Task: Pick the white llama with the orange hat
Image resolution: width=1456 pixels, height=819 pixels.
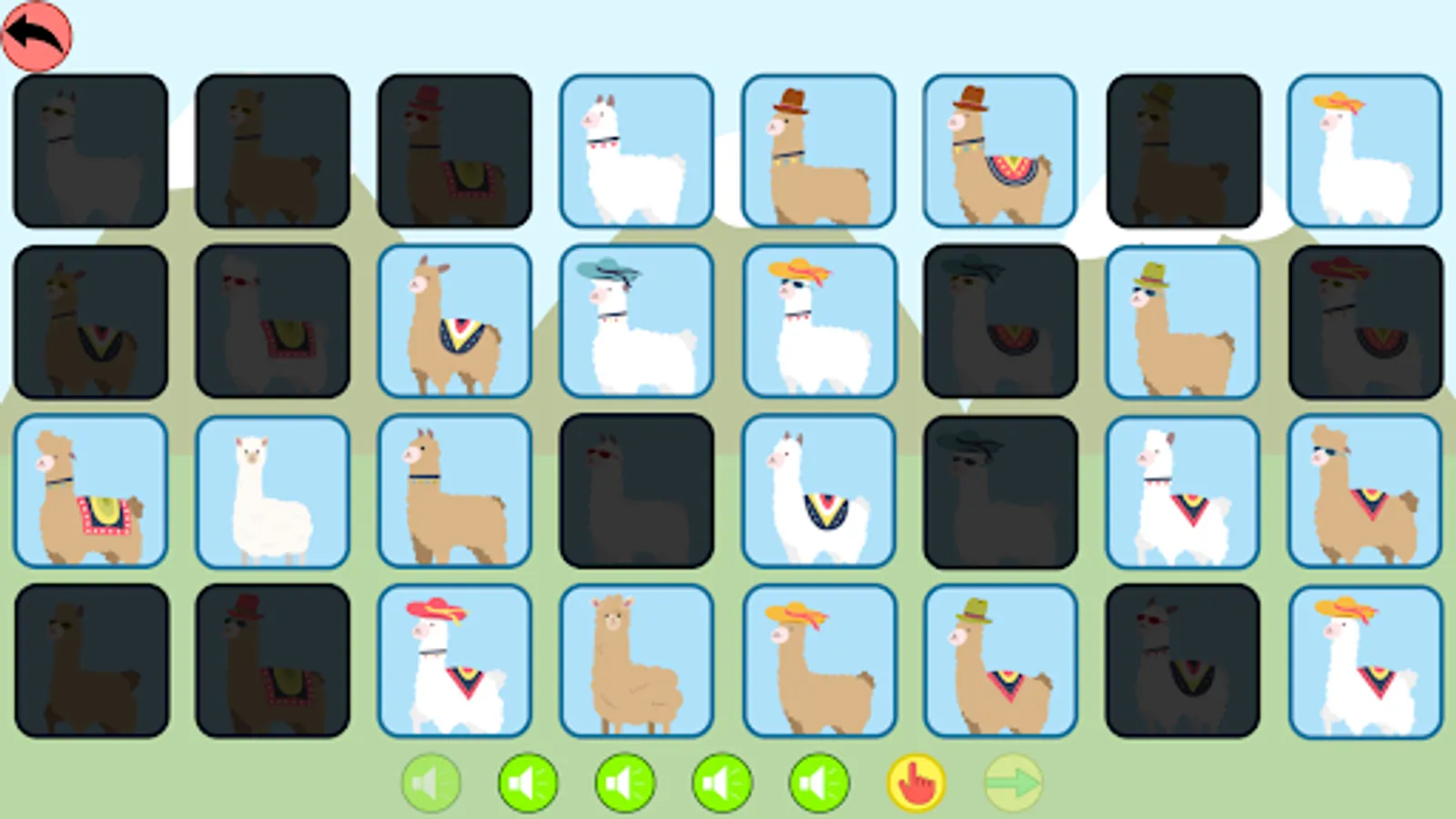Action: 817,320
